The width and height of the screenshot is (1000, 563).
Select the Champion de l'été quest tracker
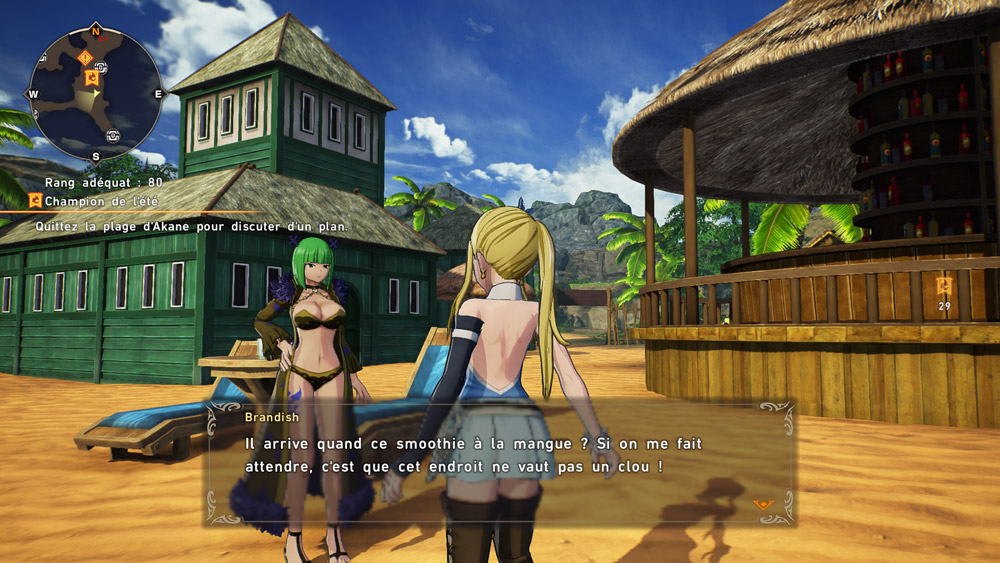(x=89, y=200)
